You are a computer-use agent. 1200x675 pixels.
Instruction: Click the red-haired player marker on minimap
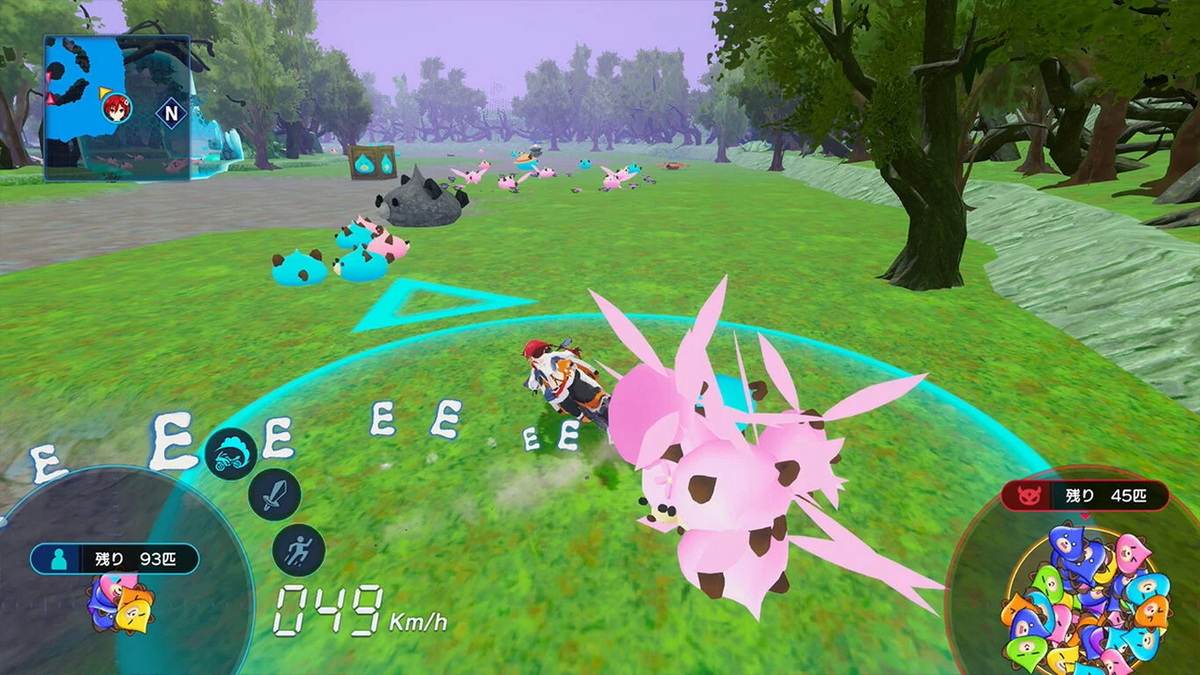click(x=116, y=107)
